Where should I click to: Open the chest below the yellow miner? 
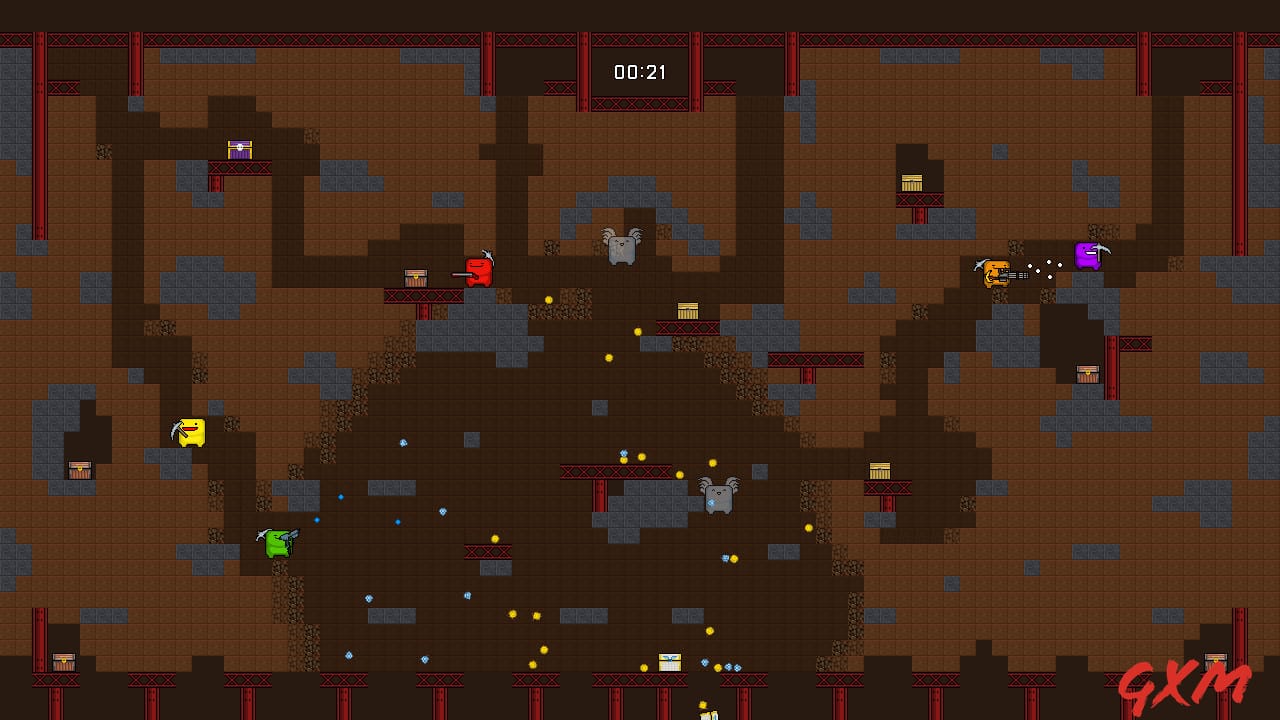tap(80, 468)
